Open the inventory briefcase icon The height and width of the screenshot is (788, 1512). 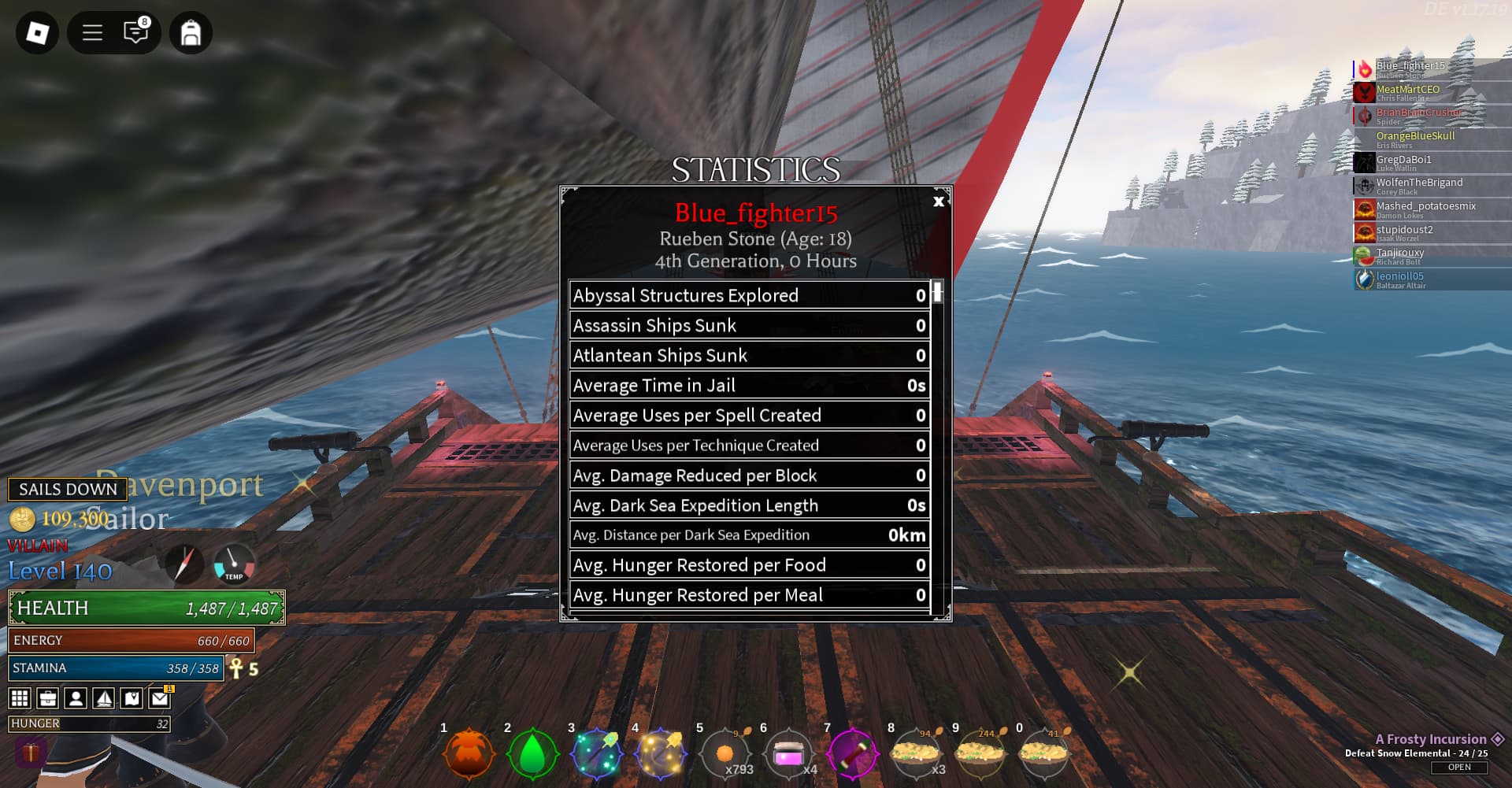(47, 697)
